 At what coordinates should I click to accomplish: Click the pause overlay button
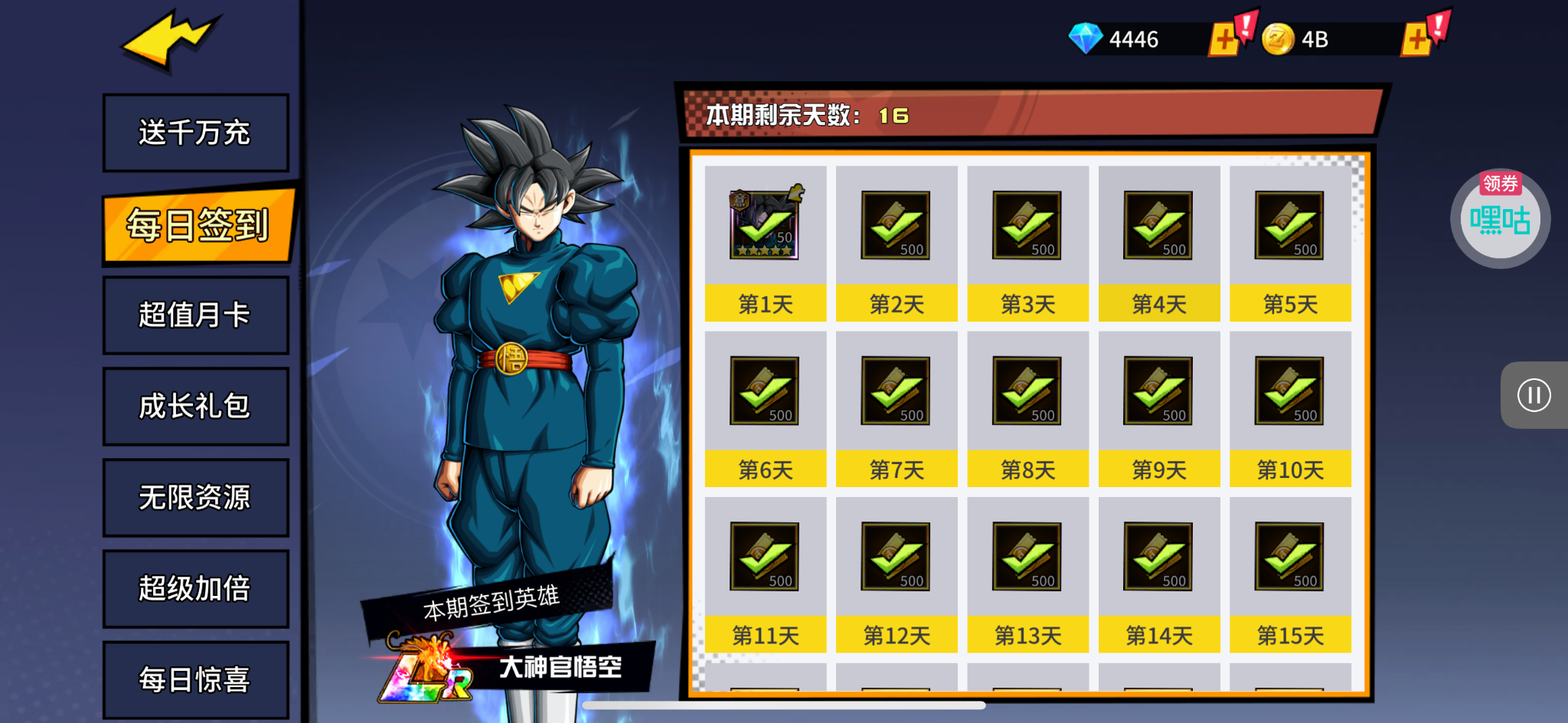[1534, 395]
